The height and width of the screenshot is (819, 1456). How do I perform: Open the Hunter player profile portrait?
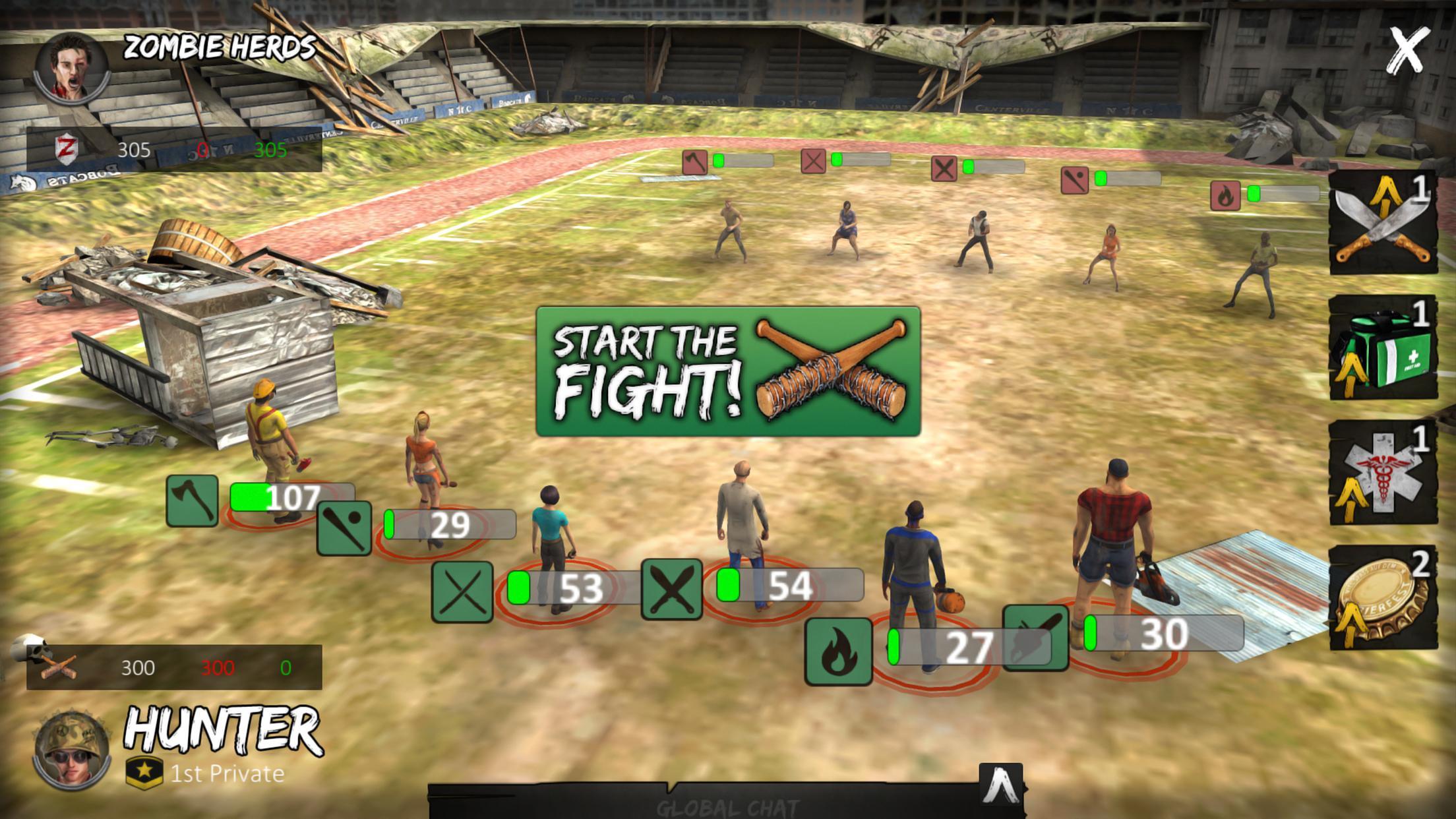click(x=72, y=750)
